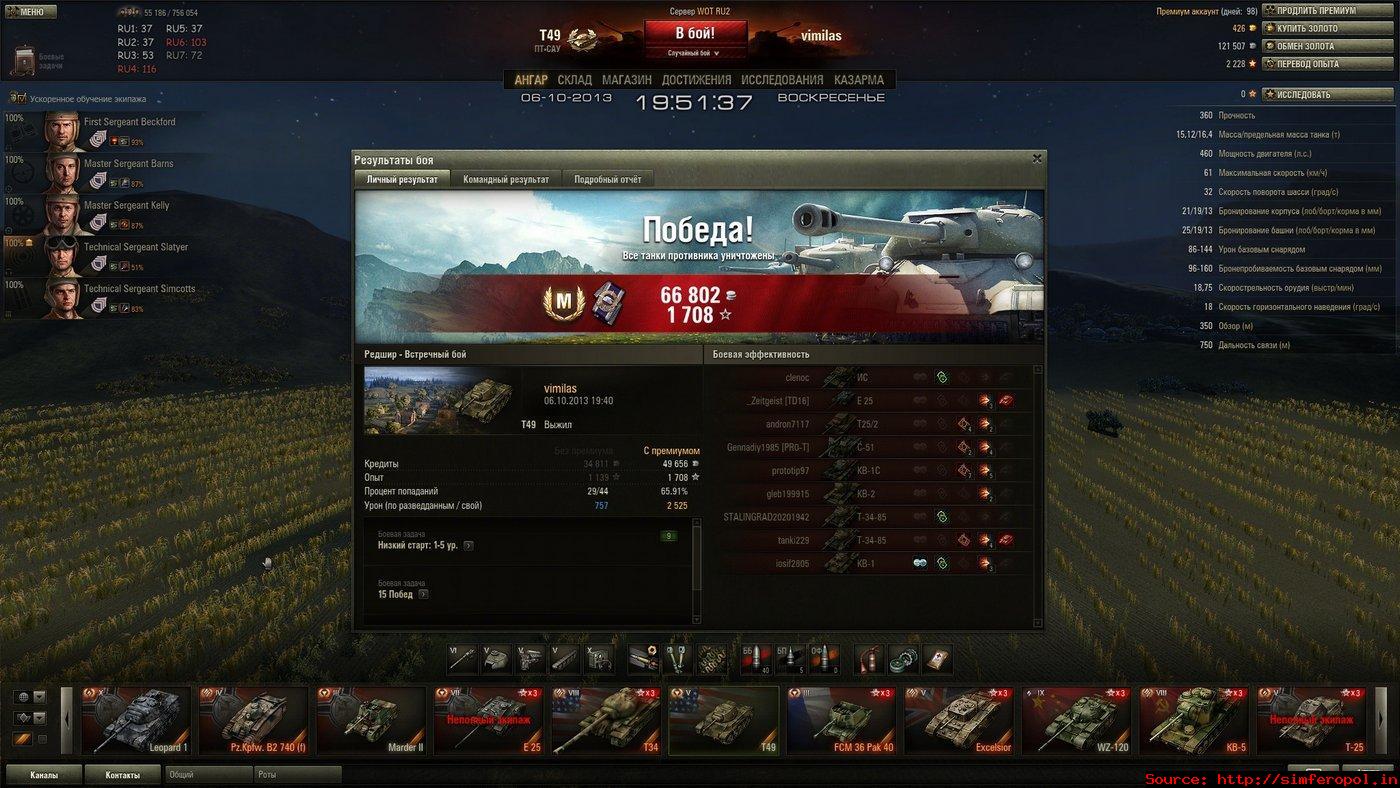
Task: Close the battle results window
Action: 1037,158
